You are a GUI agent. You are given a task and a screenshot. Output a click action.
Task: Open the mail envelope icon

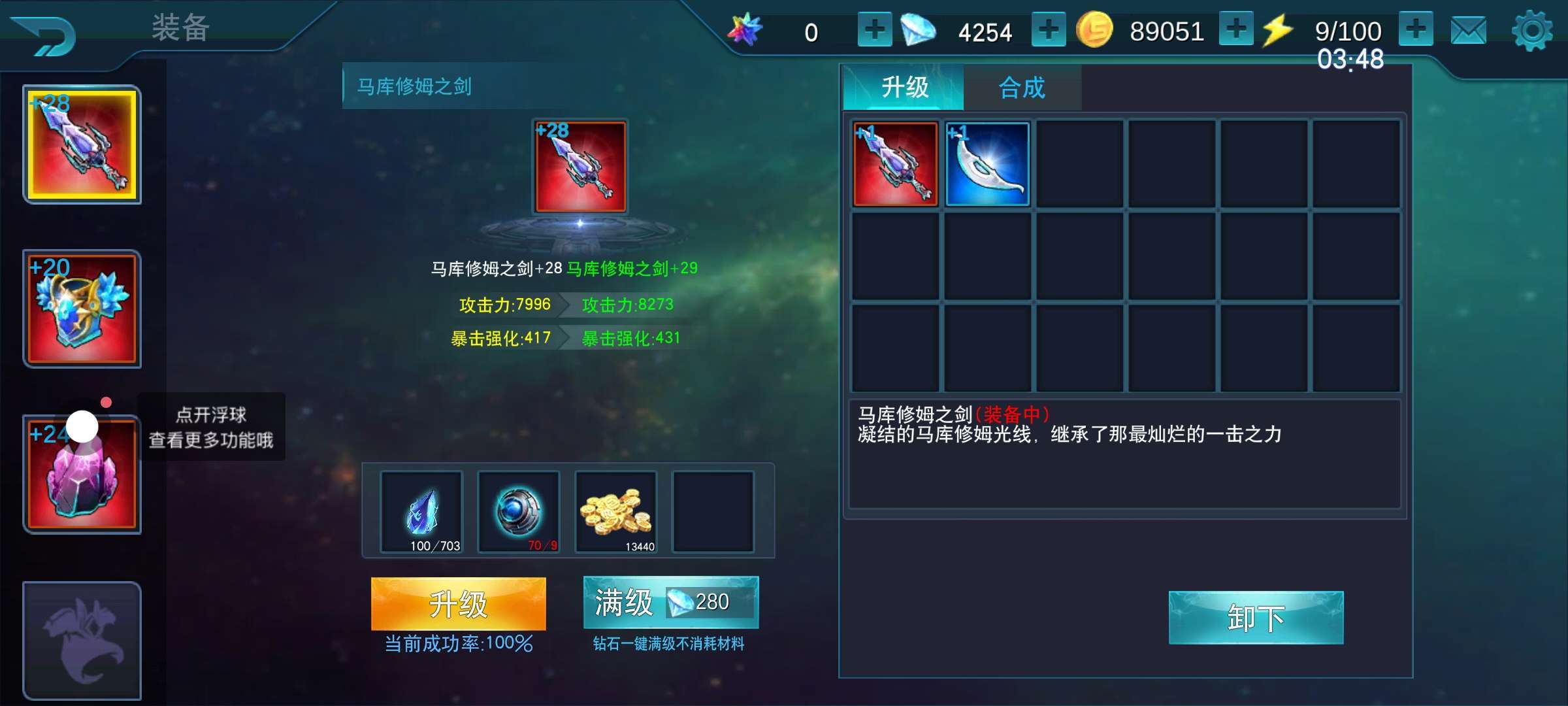tap(1468, 31)
